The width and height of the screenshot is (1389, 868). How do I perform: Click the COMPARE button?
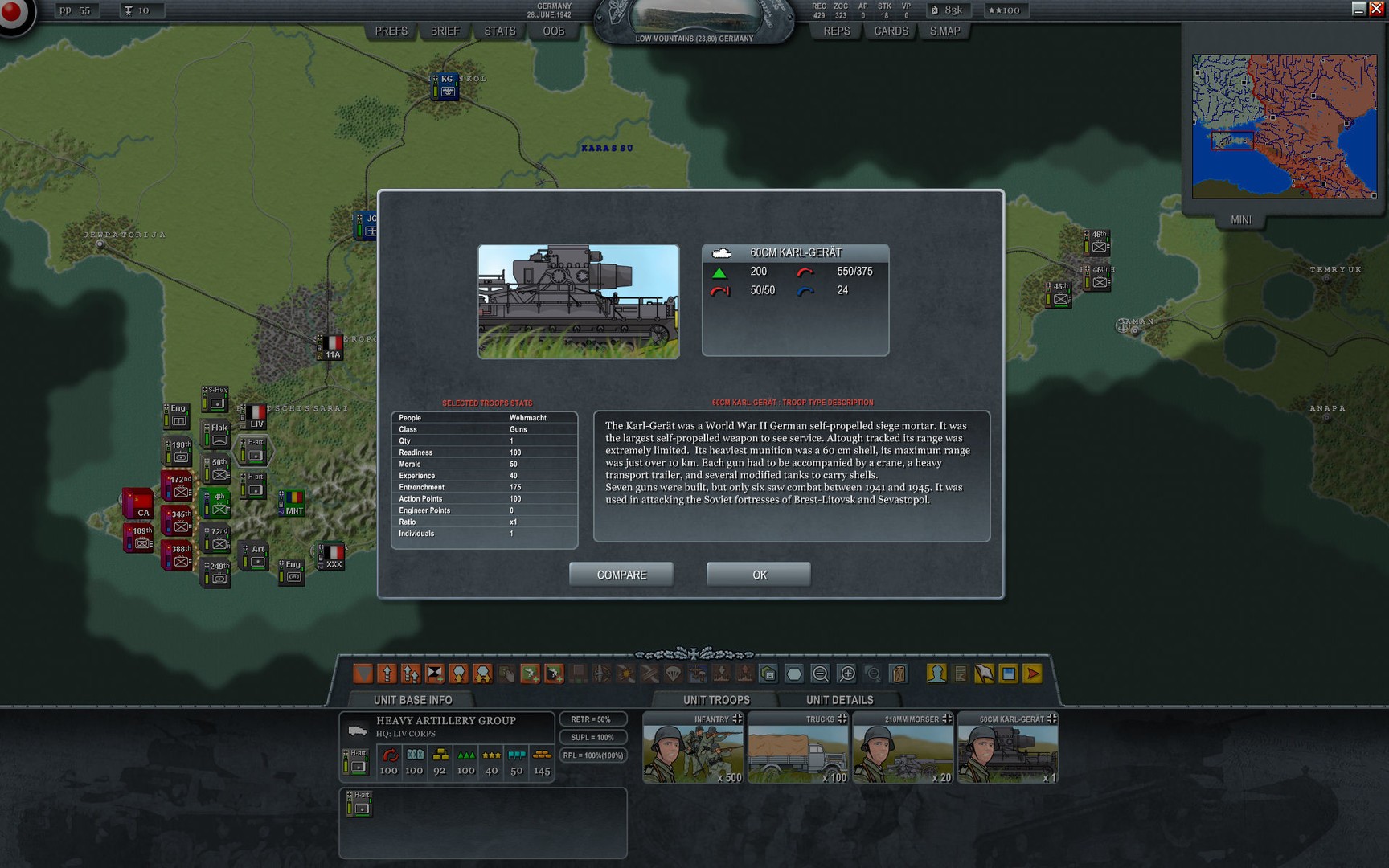click(x=621, y=575)
